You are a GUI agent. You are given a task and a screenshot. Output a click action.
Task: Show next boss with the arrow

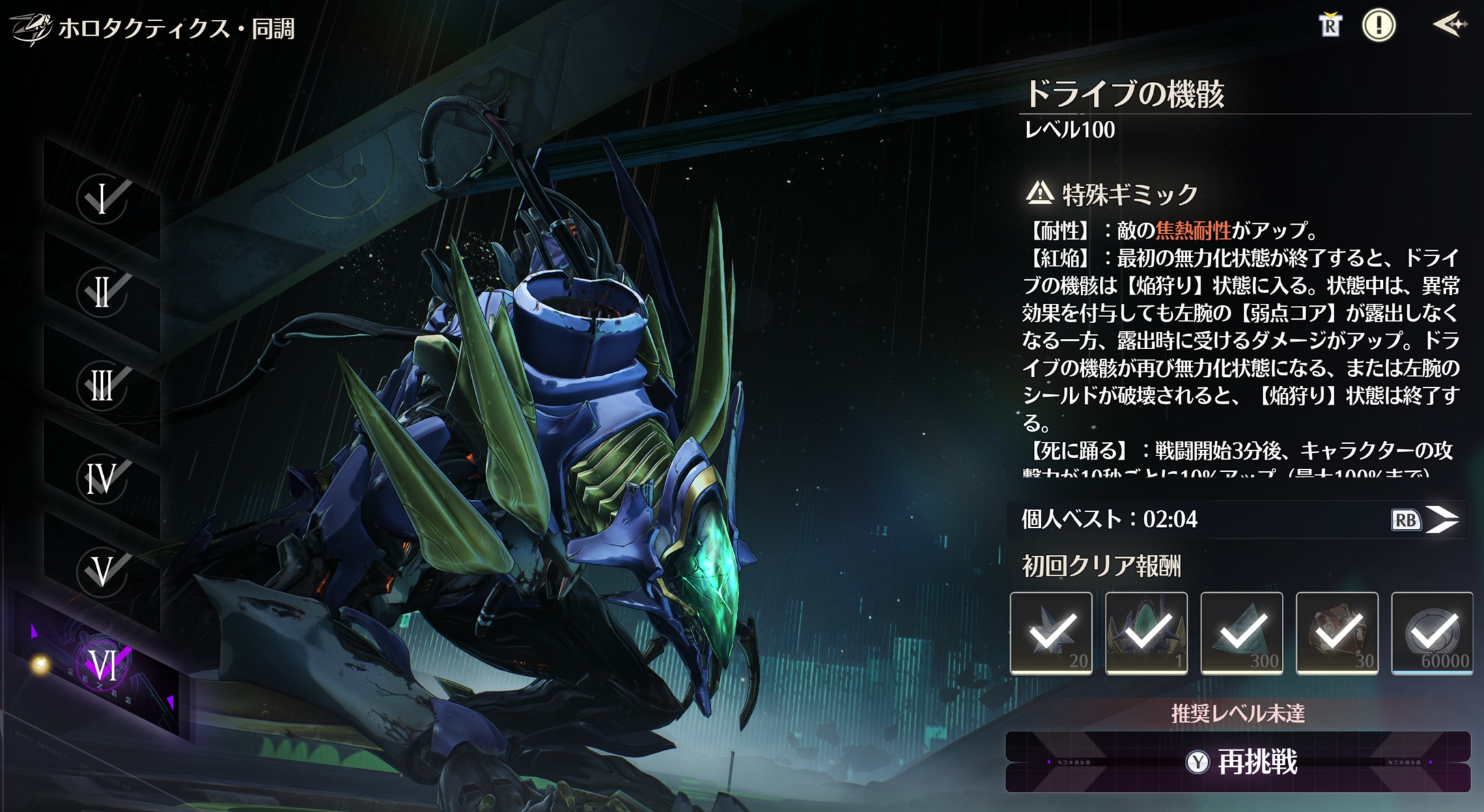[1442, 520]
